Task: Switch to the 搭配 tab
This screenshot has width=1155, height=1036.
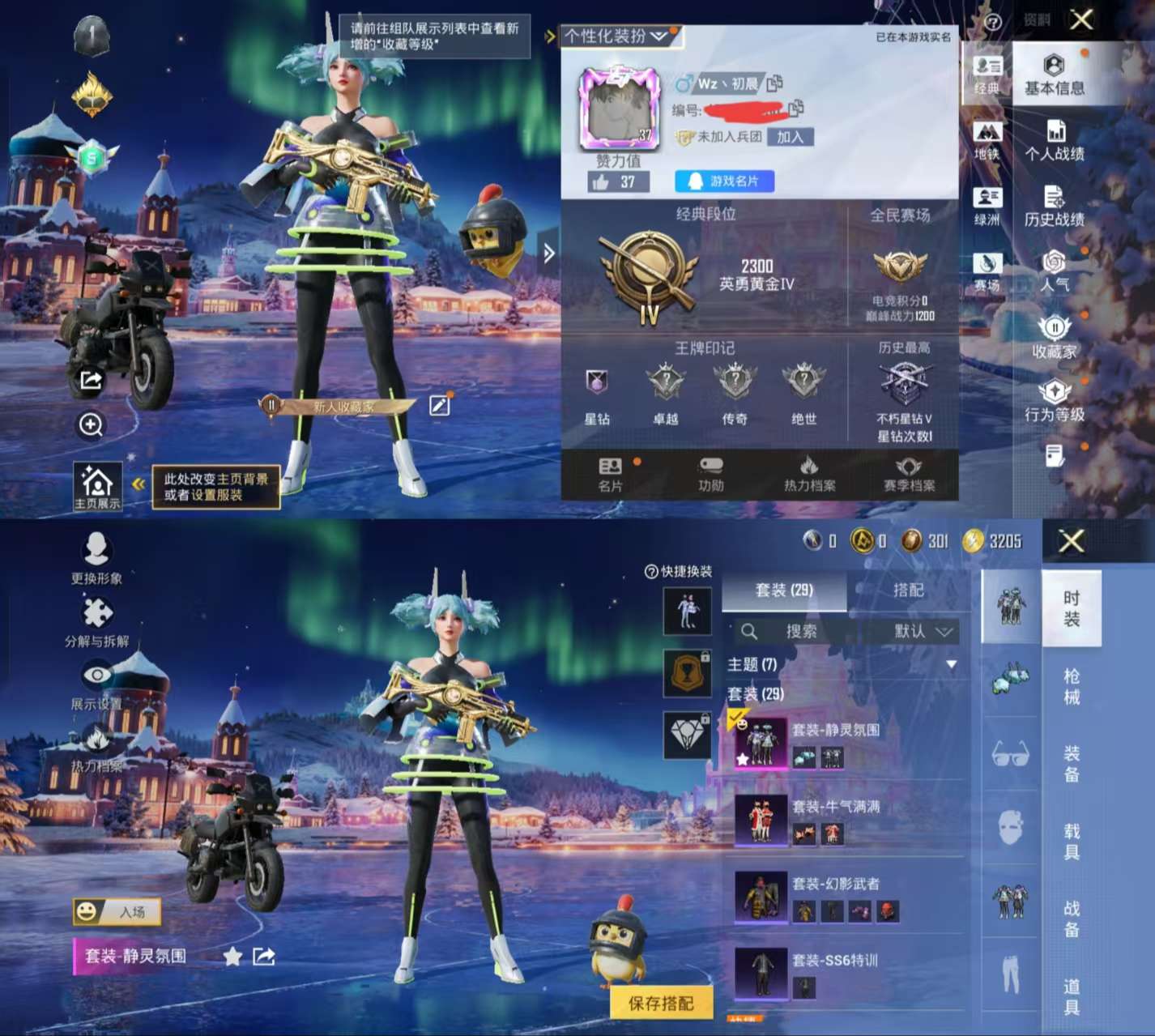Action: [910, 590]
